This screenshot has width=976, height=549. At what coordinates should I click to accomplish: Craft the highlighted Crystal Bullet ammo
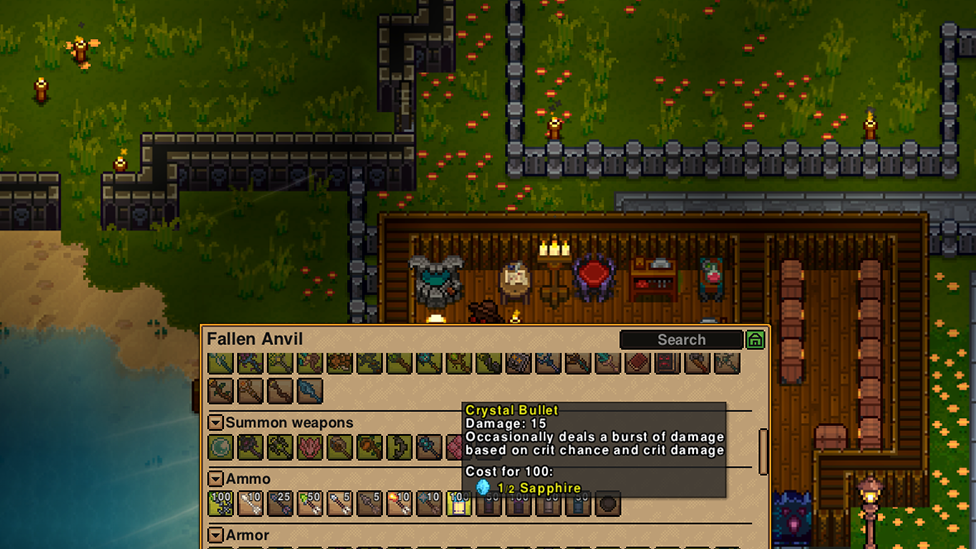pyautogui.click(x=459, y=503)
